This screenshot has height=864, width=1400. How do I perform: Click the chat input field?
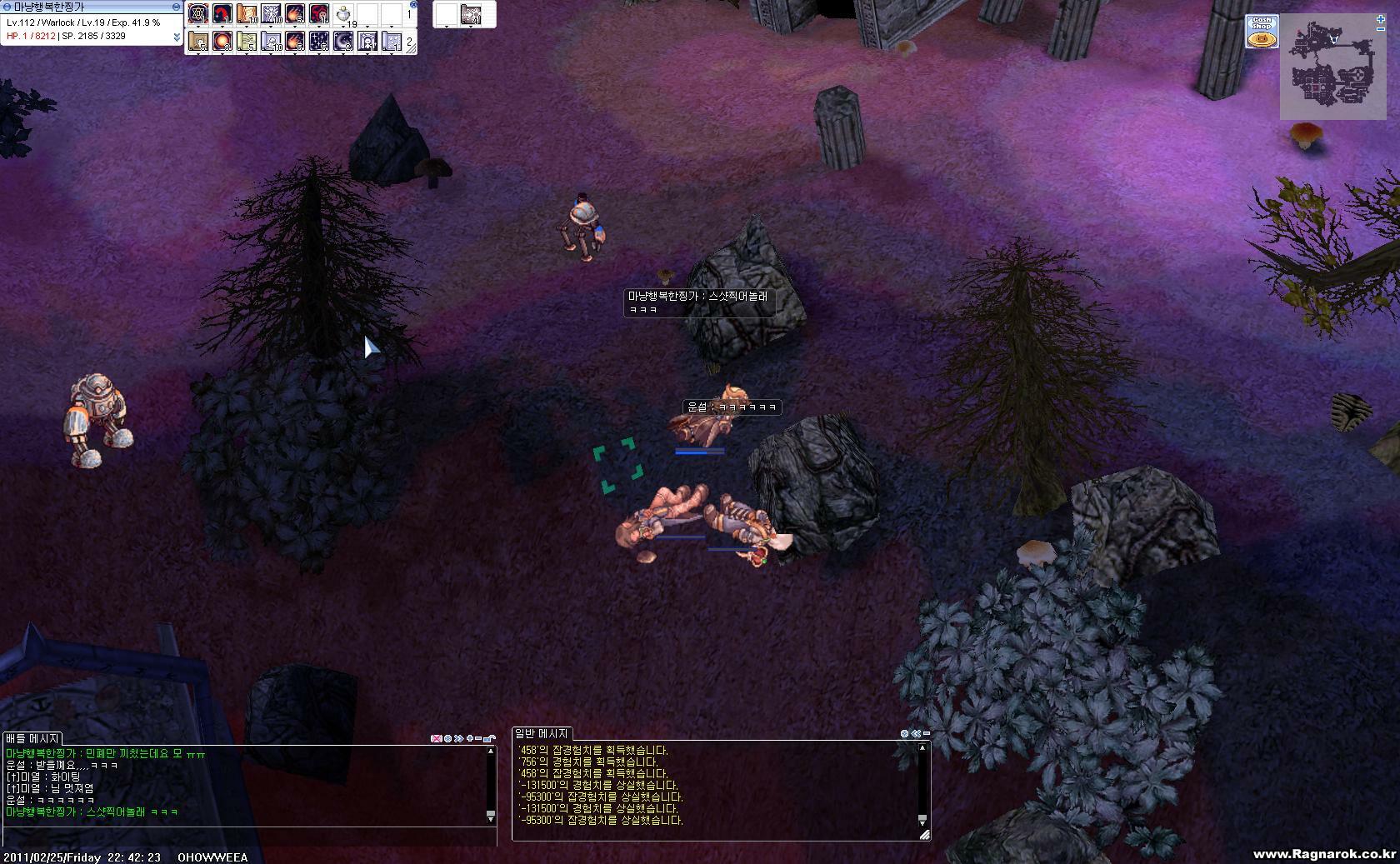click(250, 837)
